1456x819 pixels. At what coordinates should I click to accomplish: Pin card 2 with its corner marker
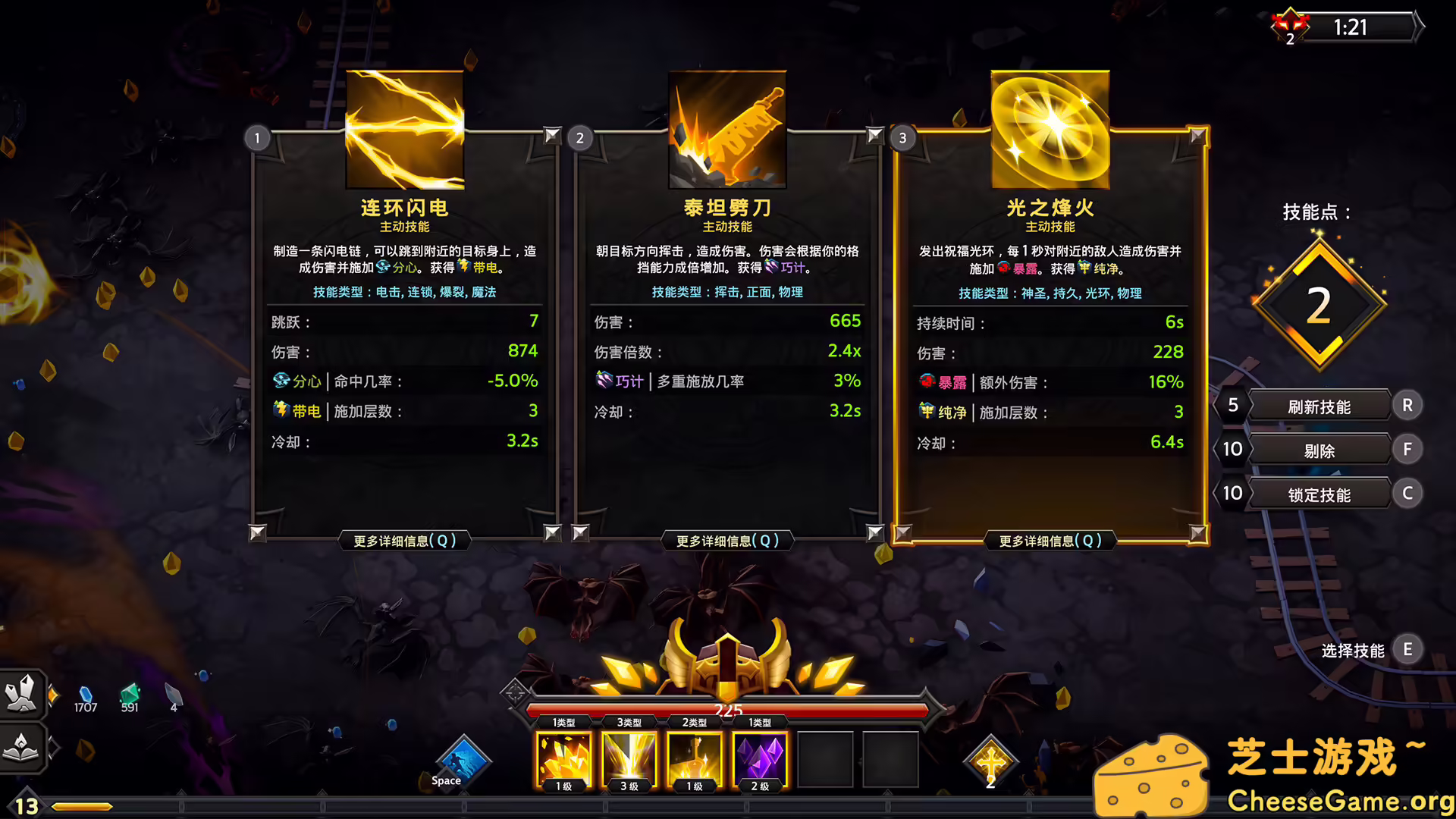(874, 136)
